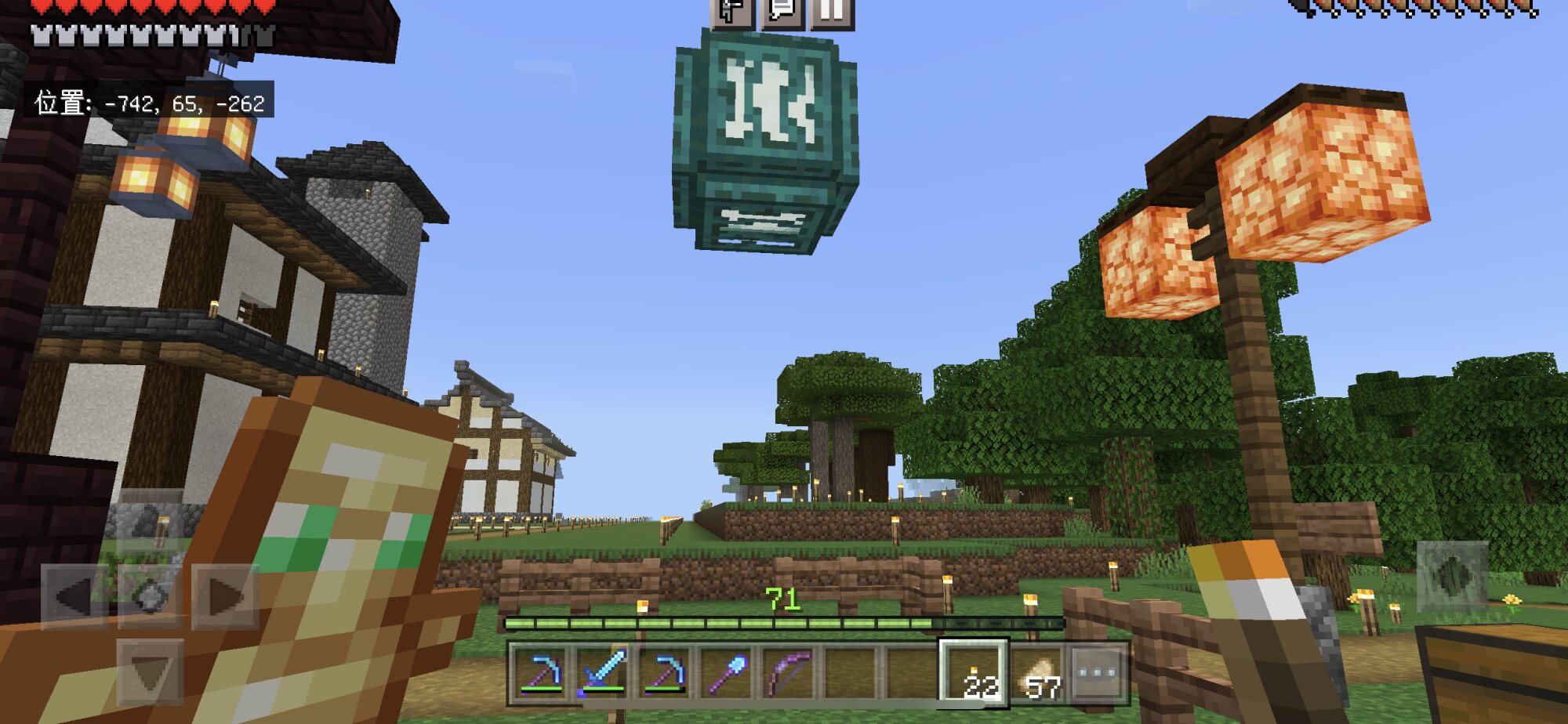Tap the move-left arrow on the D-pad
This screenshot has width=1568, height=724.
[74, 597]
